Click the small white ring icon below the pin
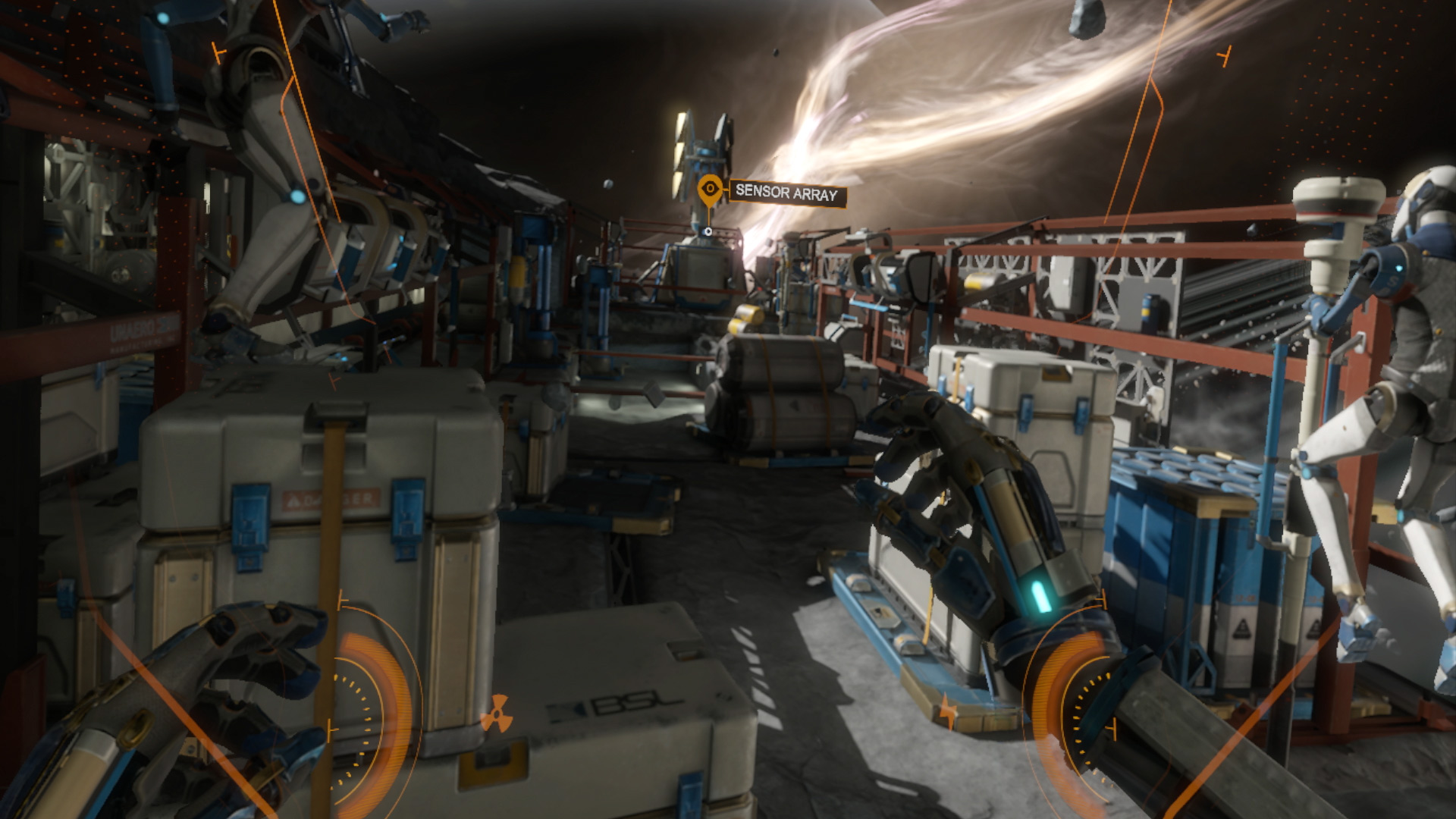This screenshot has height=819, width=1456. coord(708,232)
